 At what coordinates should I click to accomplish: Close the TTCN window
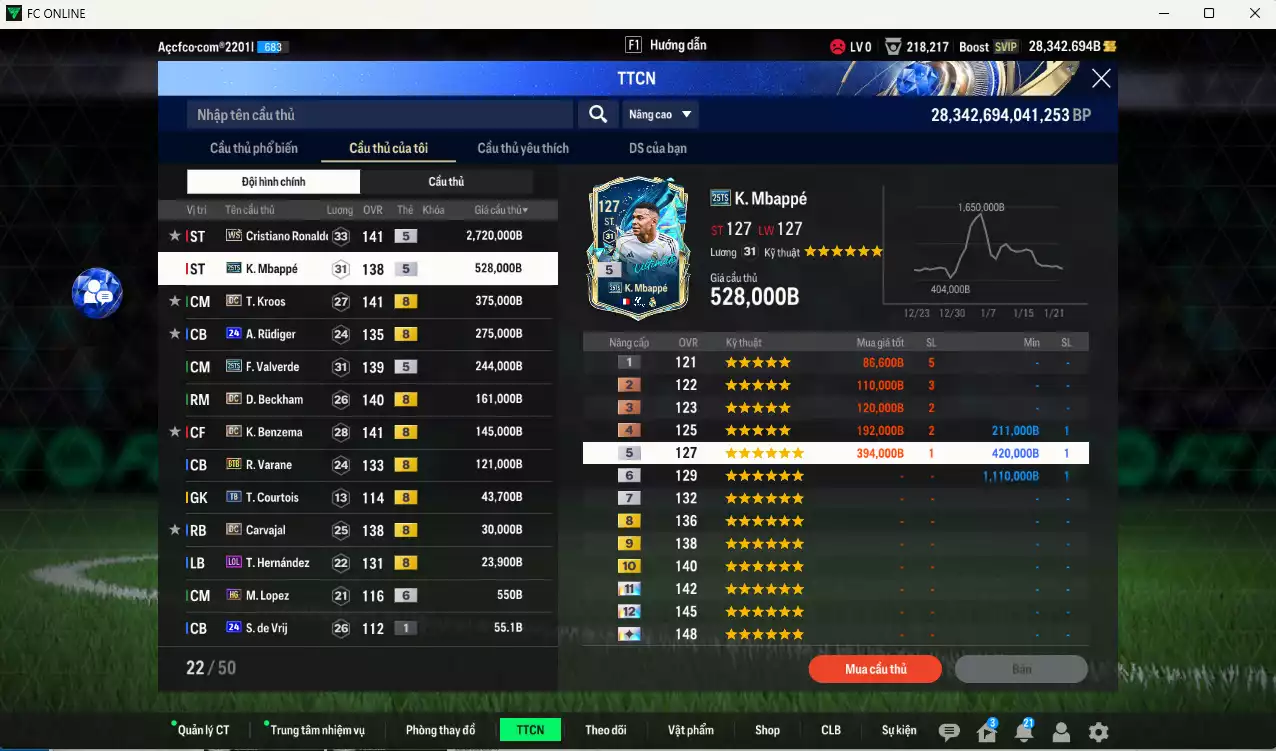tap(1100, 79)
